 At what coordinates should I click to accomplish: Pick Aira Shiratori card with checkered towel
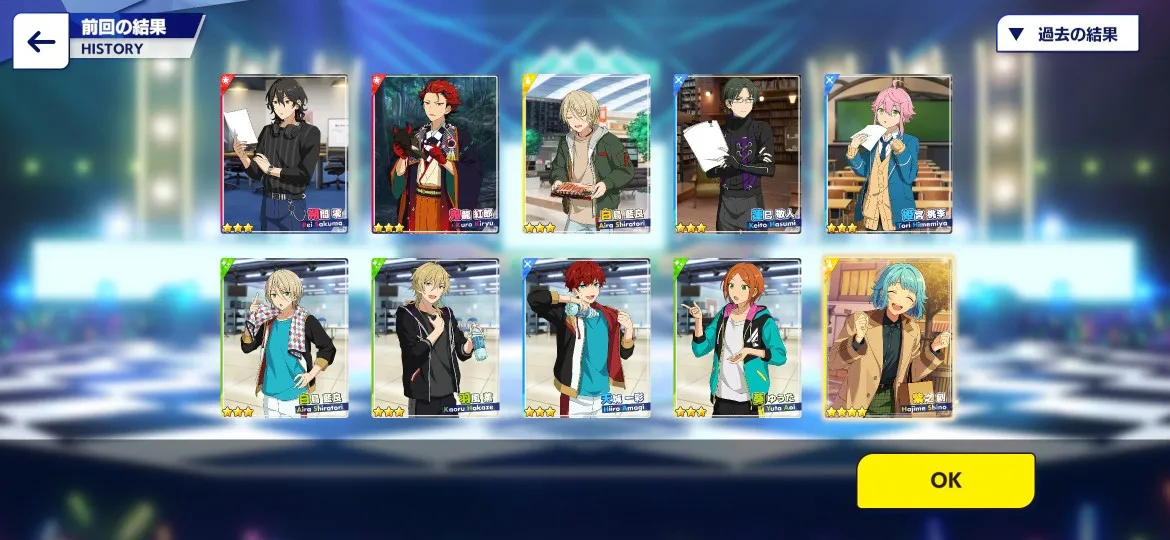[284, 338]
